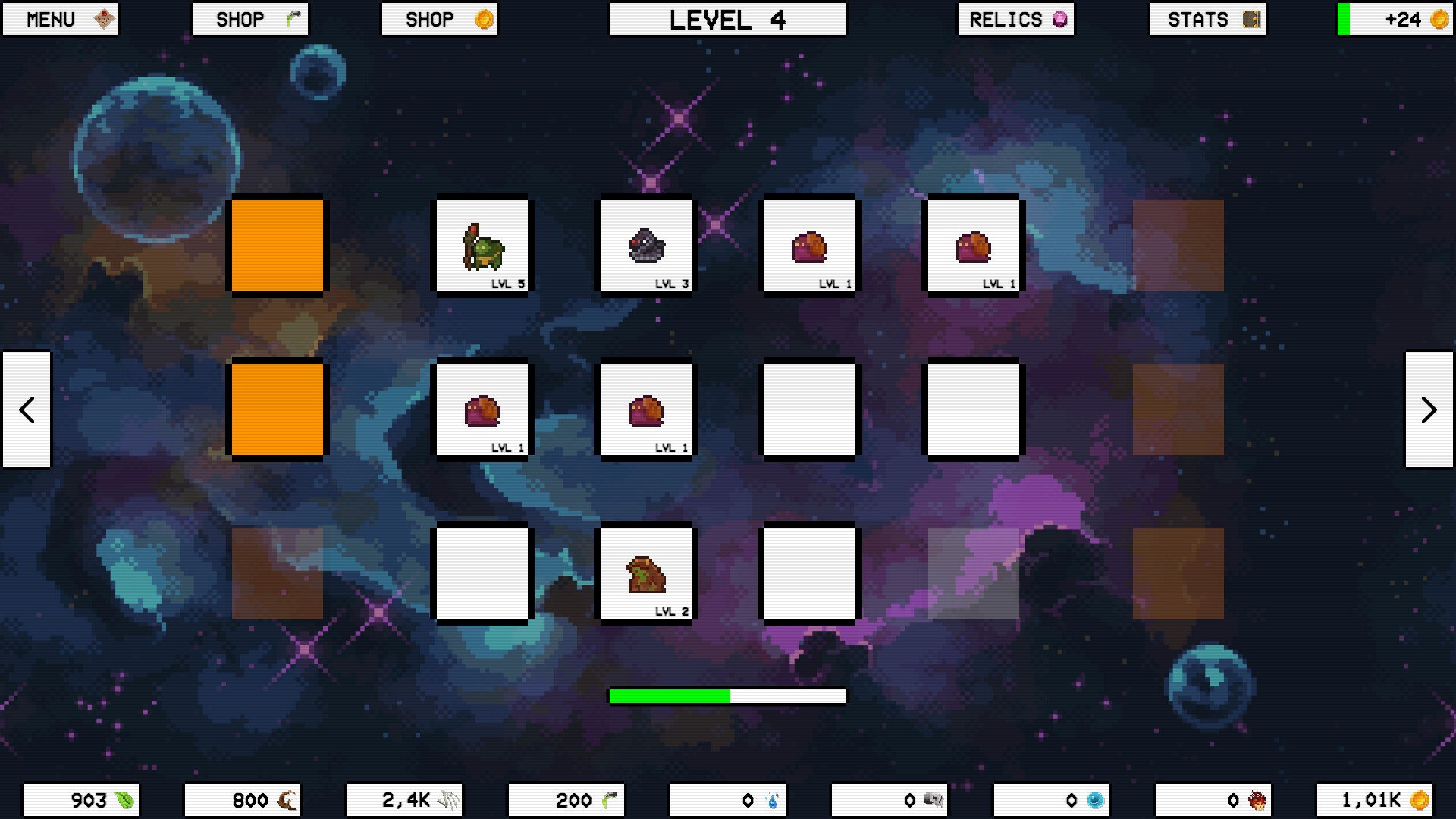The width and height of the screenshot is (1456, 819).
Task: Click the LEVEL 4 banner
Action: point(727,19)
